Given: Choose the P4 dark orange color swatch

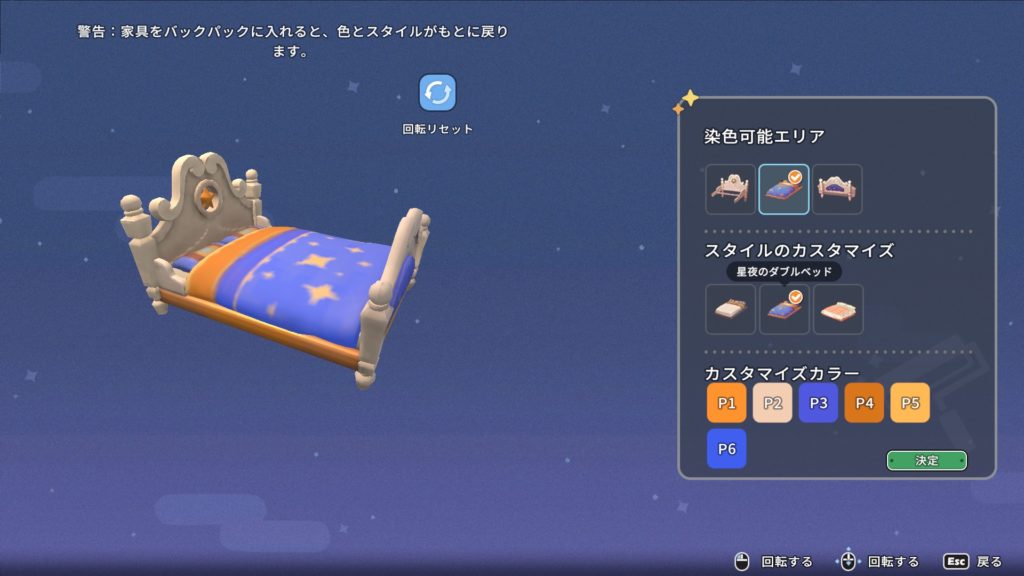Looking at the screenshot, I should (x=864, y=403).
